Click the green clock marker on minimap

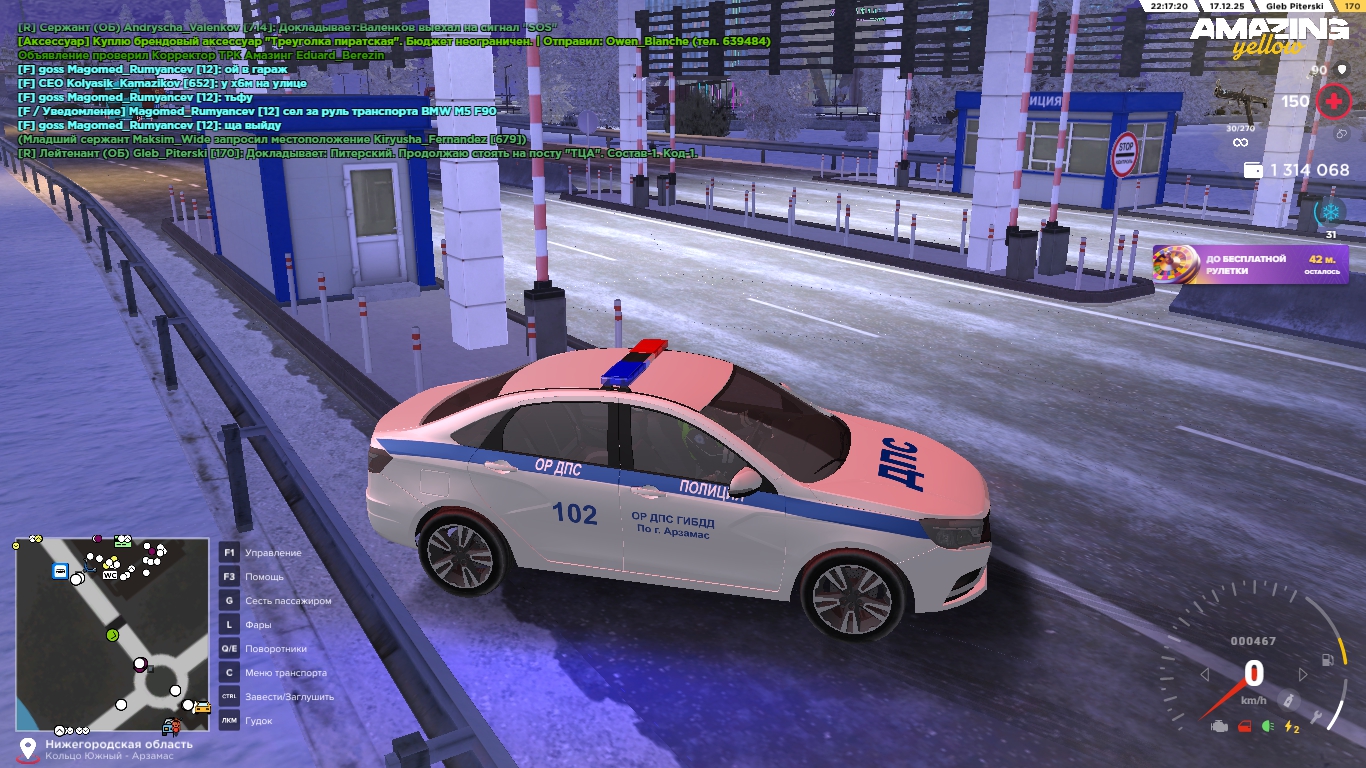113,635
